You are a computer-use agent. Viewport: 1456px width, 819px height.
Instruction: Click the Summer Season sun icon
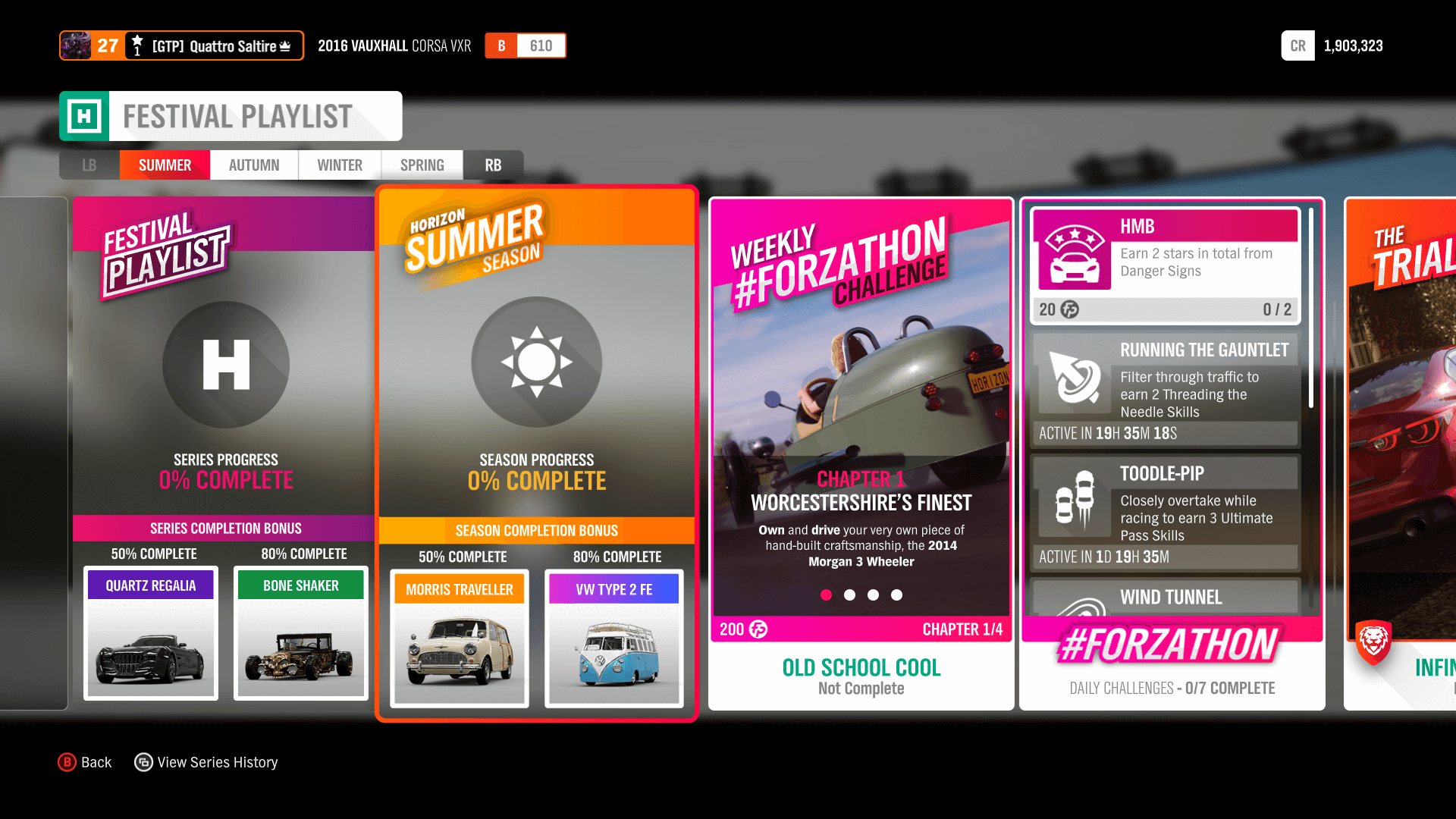(536, 362)
